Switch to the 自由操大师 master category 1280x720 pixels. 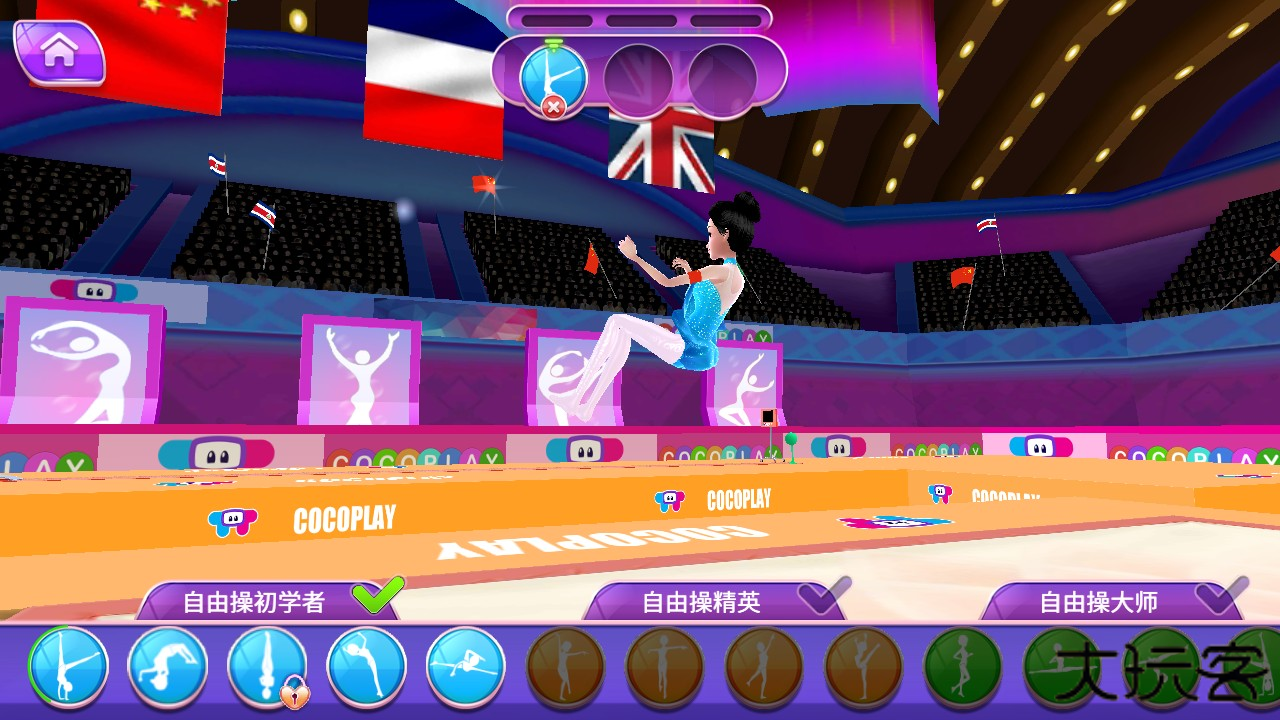(1099, 602)
